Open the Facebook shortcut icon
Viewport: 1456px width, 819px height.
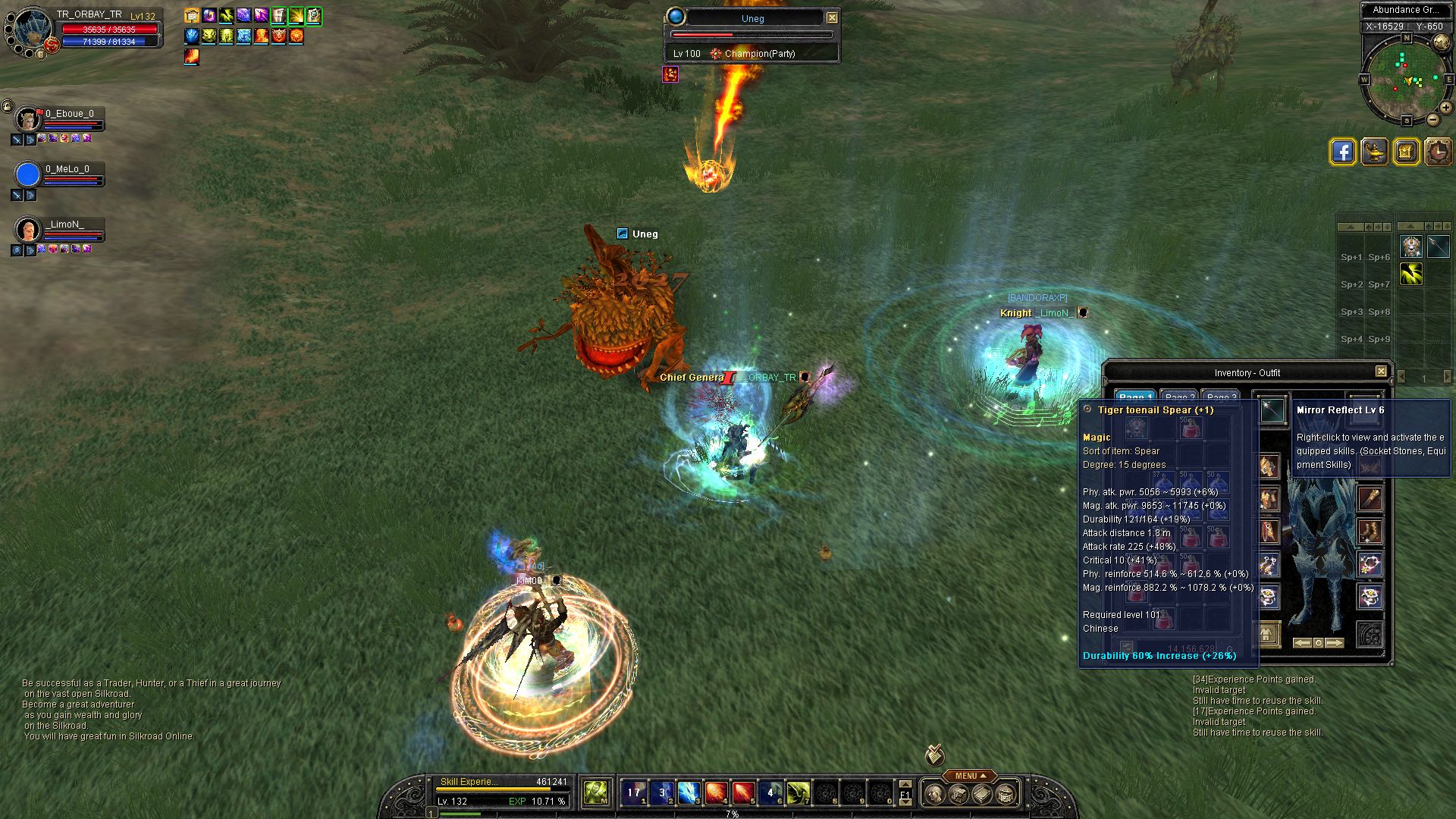click(x=1342, y=152)
